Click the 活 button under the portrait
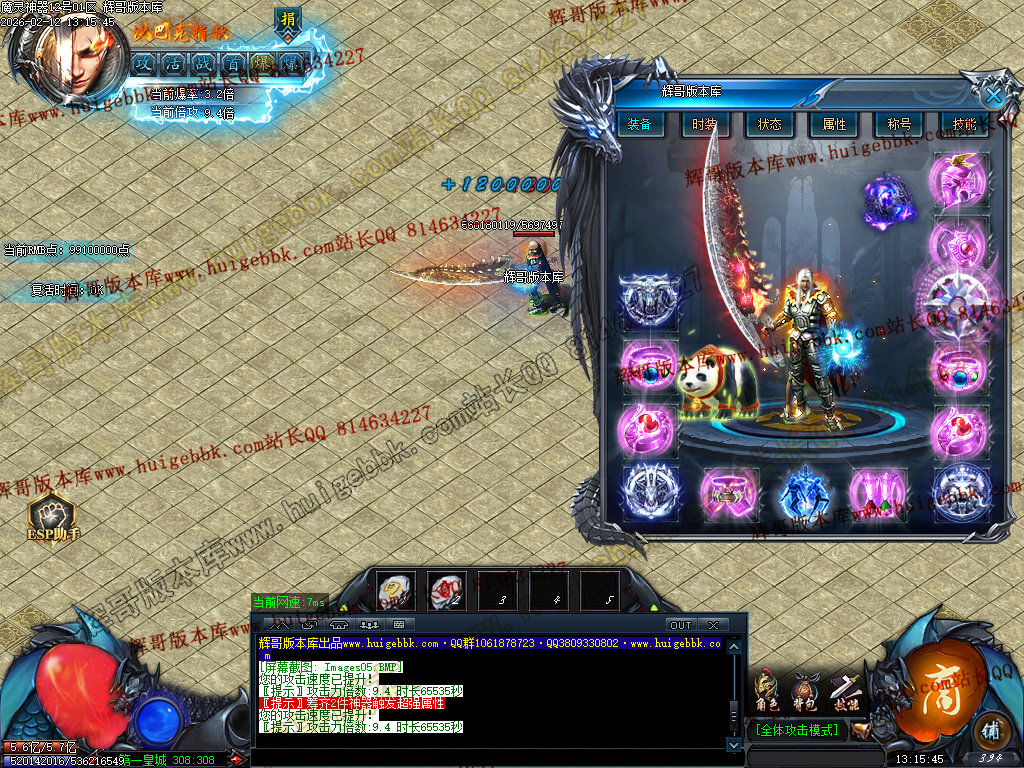Viewport: 1024px width, 768px height. pyautogui.click(x=173, y=63)
